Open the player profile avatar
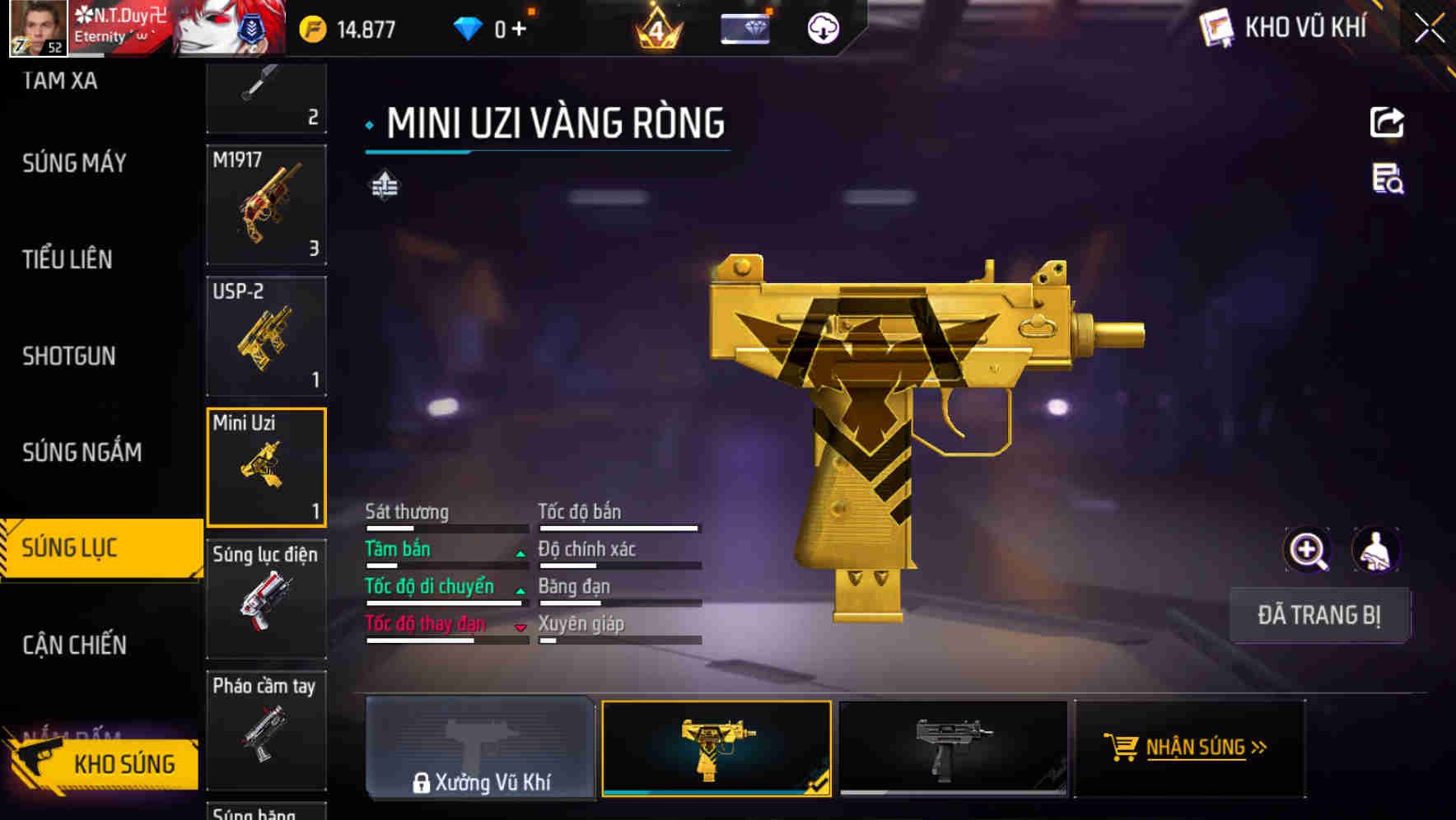The image size is (1456, 820). [x=38, y=28]
